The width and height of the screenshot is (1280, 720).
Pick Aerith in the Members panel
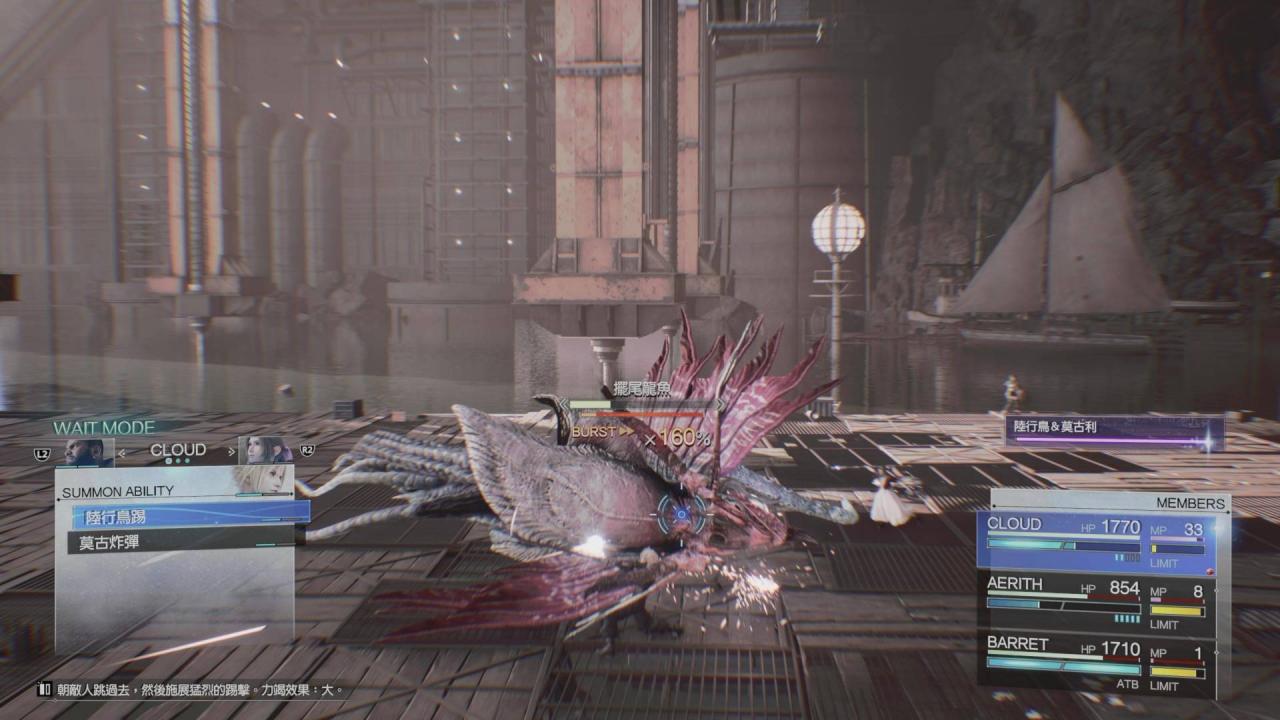pos(1097,600)
